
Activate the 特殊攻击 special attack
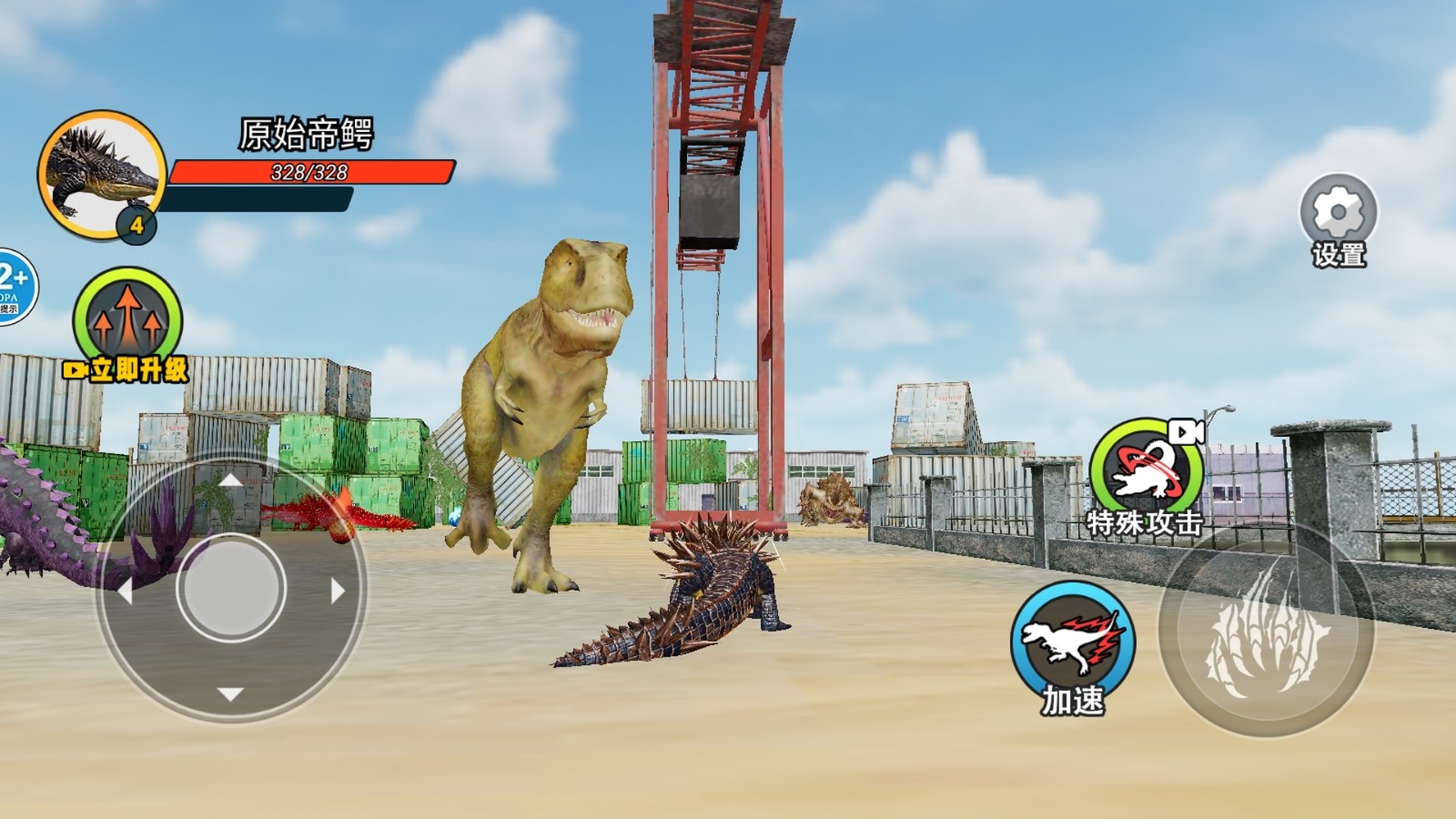point(1146,471)
